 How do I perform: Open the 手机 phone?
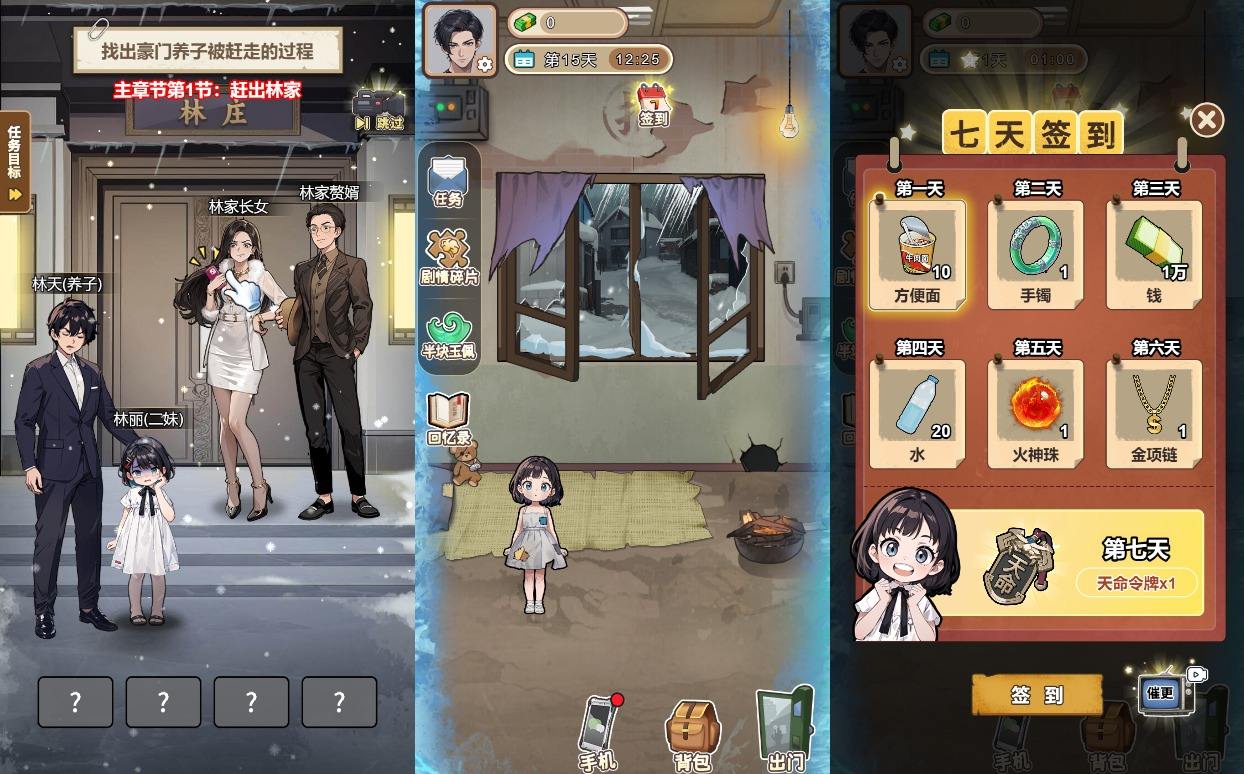point(600,732)
